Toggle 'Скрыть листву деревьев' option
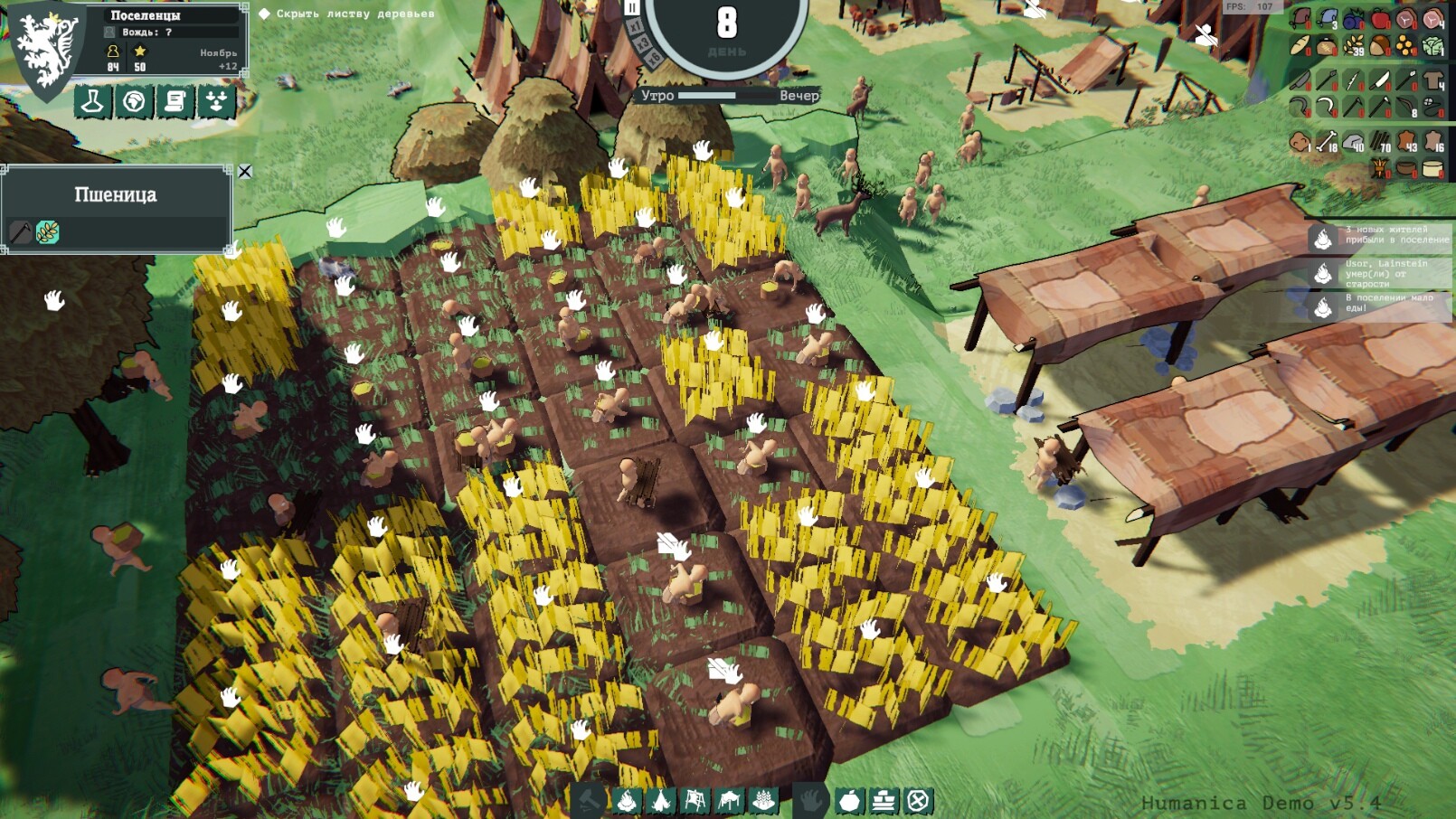The width and height of the screenshot is (1456, 819). (x=264, y=14)
